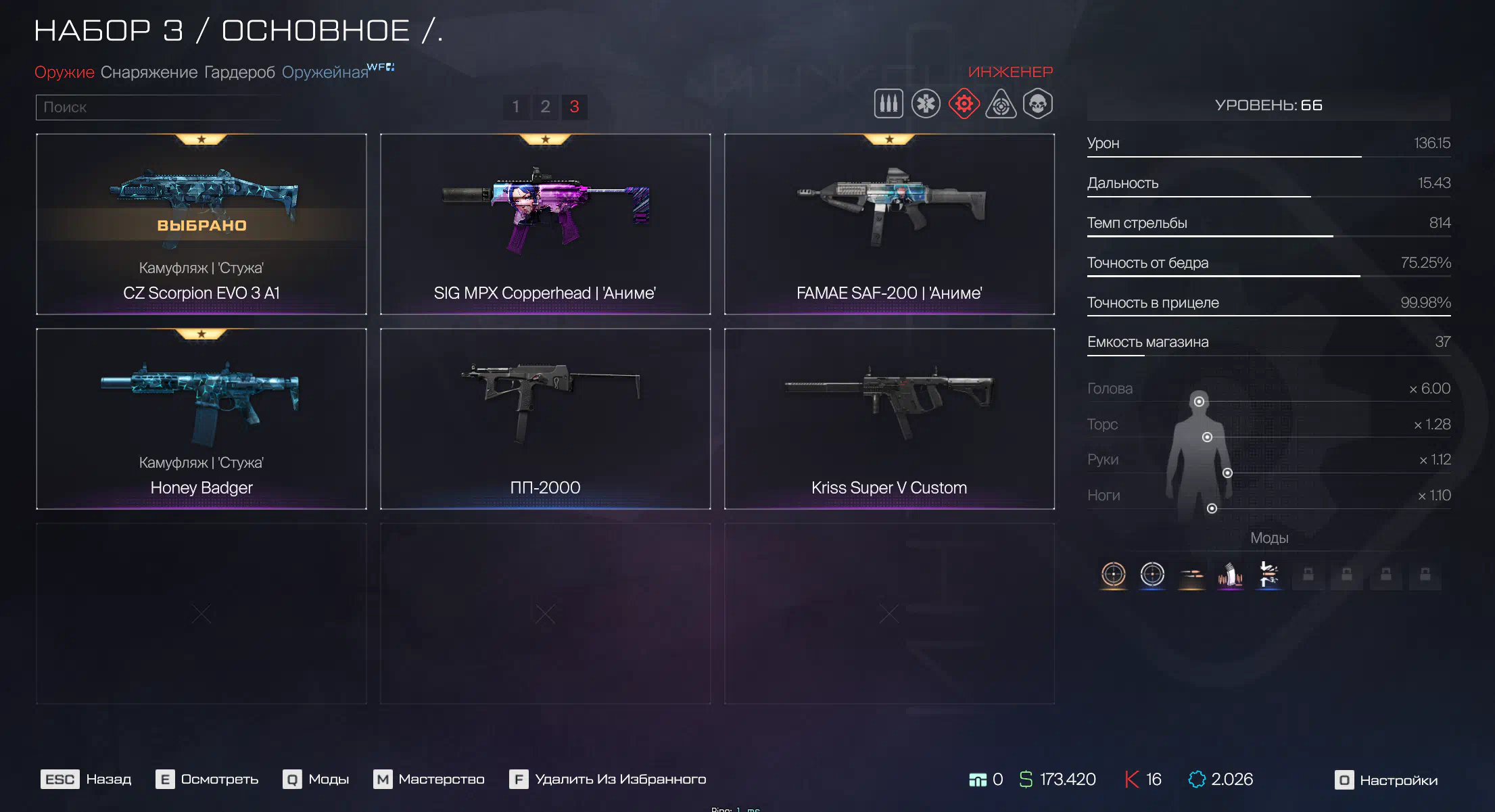Click the Поиск search field
Screen dimensions: 1495x812
click(x=159, y=108)
